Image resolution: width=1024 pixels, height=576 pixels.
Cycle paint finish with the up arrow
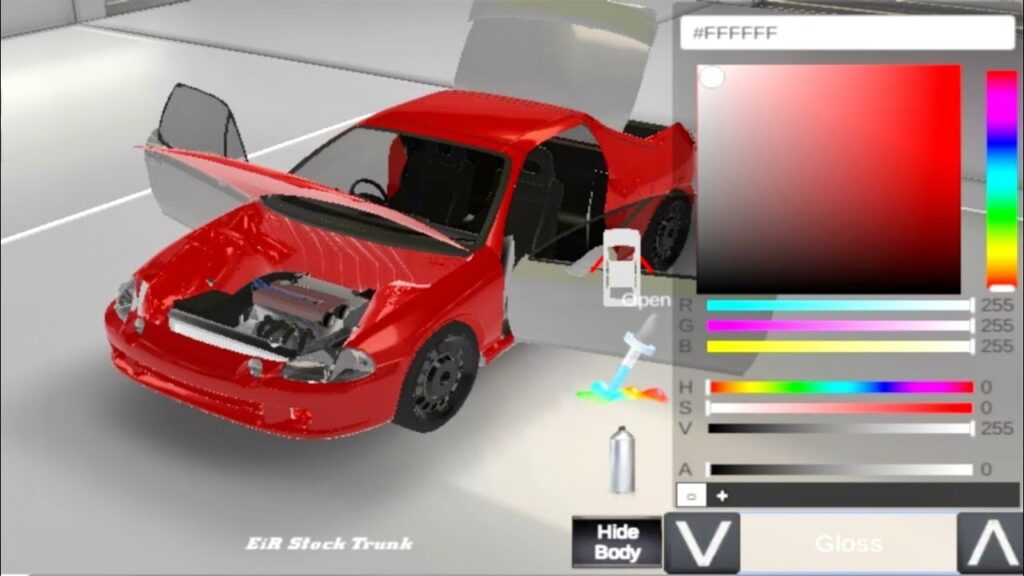[989, 543]
